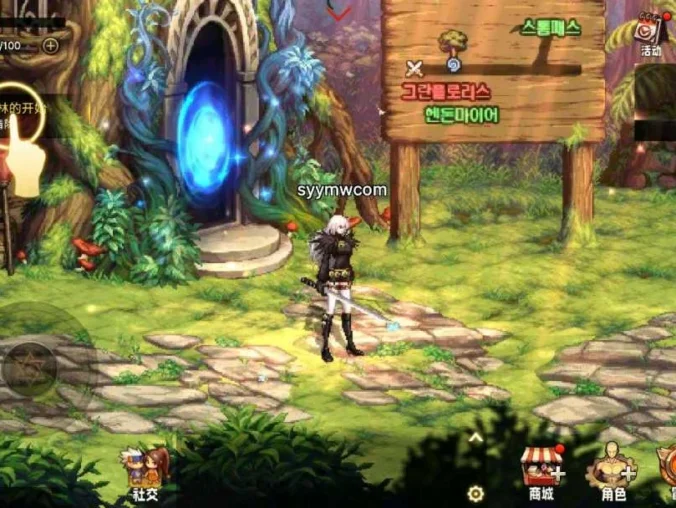Click the gear settings icon

tap(476, 493)
